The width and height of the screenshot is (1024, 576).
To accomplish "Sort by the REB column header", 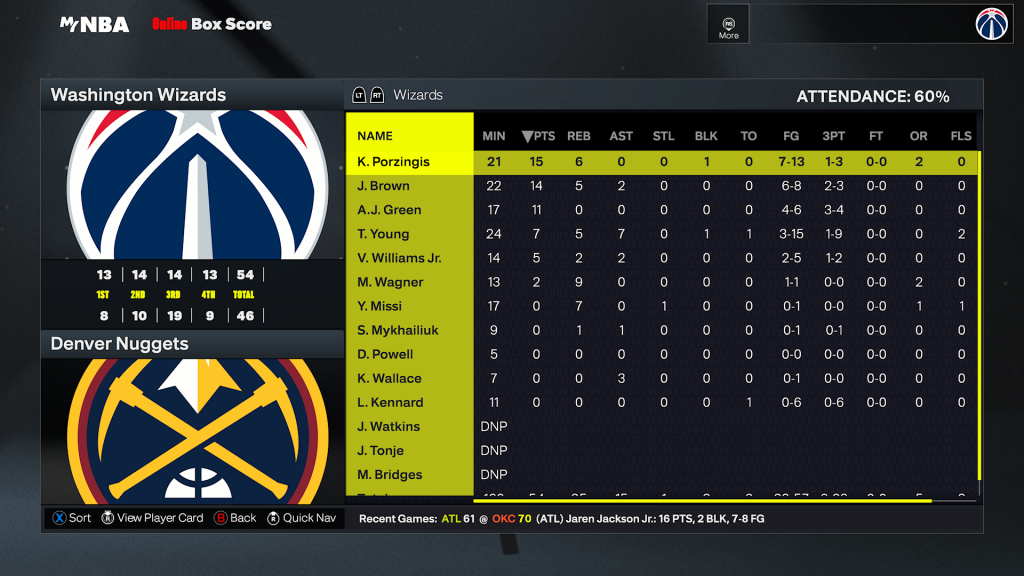I will point(579,136).
